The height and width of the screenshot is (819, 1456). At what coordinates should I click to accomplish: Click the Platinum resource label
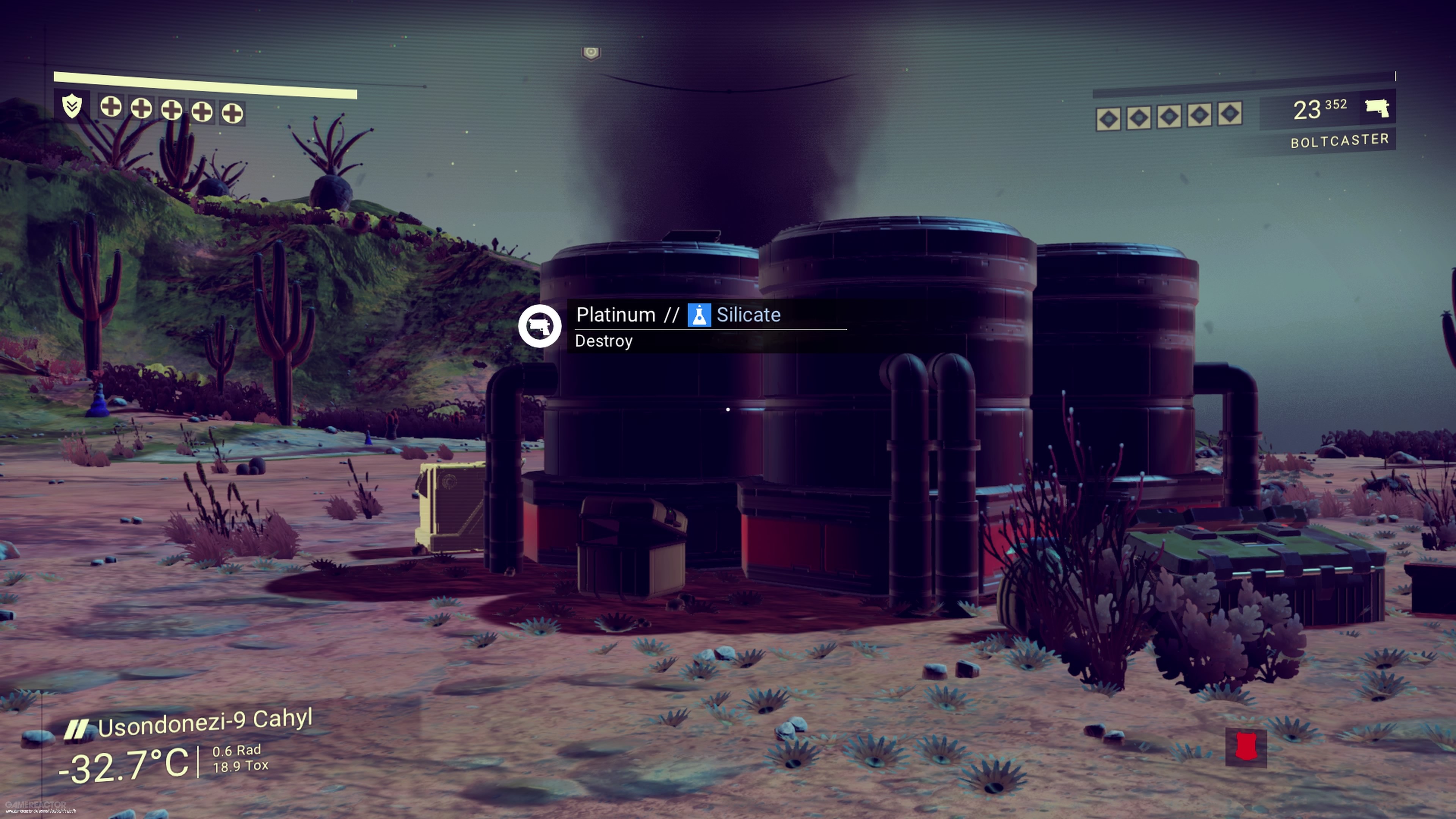(615, 315)
